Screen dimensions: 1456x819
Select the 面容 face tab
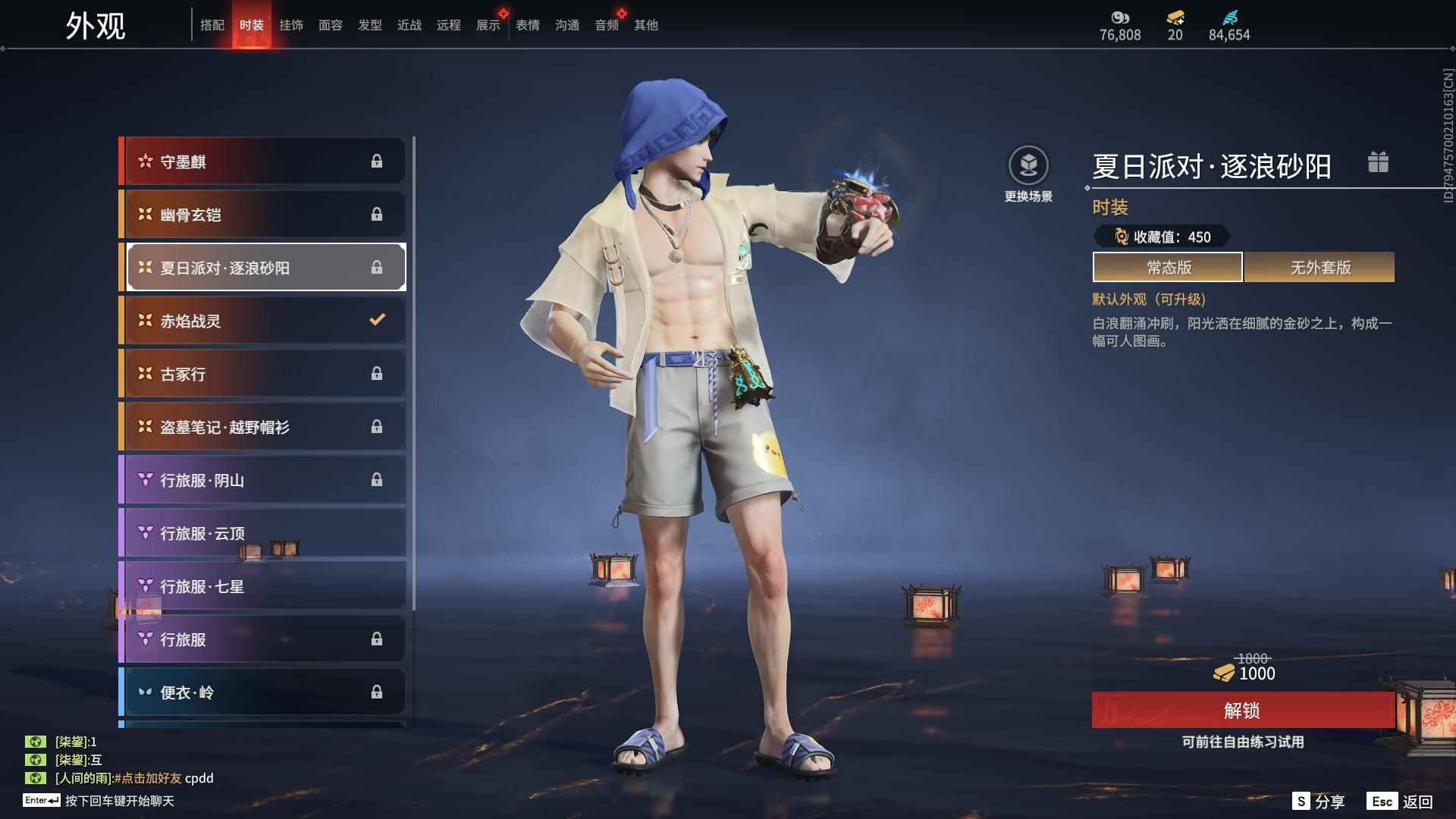pyautogui.click(x=331, y=25)
